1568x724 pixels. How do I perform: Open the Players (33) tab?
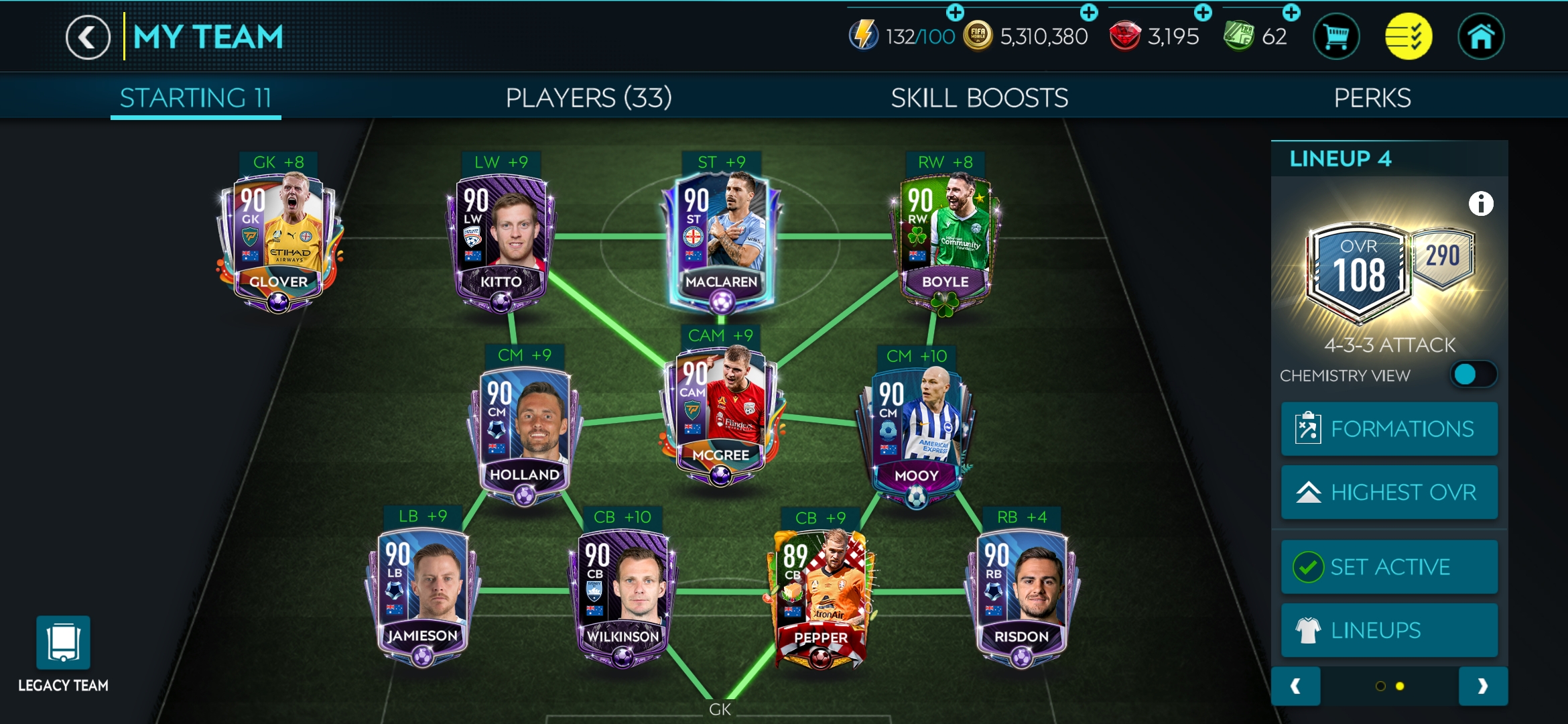(588, 97)
